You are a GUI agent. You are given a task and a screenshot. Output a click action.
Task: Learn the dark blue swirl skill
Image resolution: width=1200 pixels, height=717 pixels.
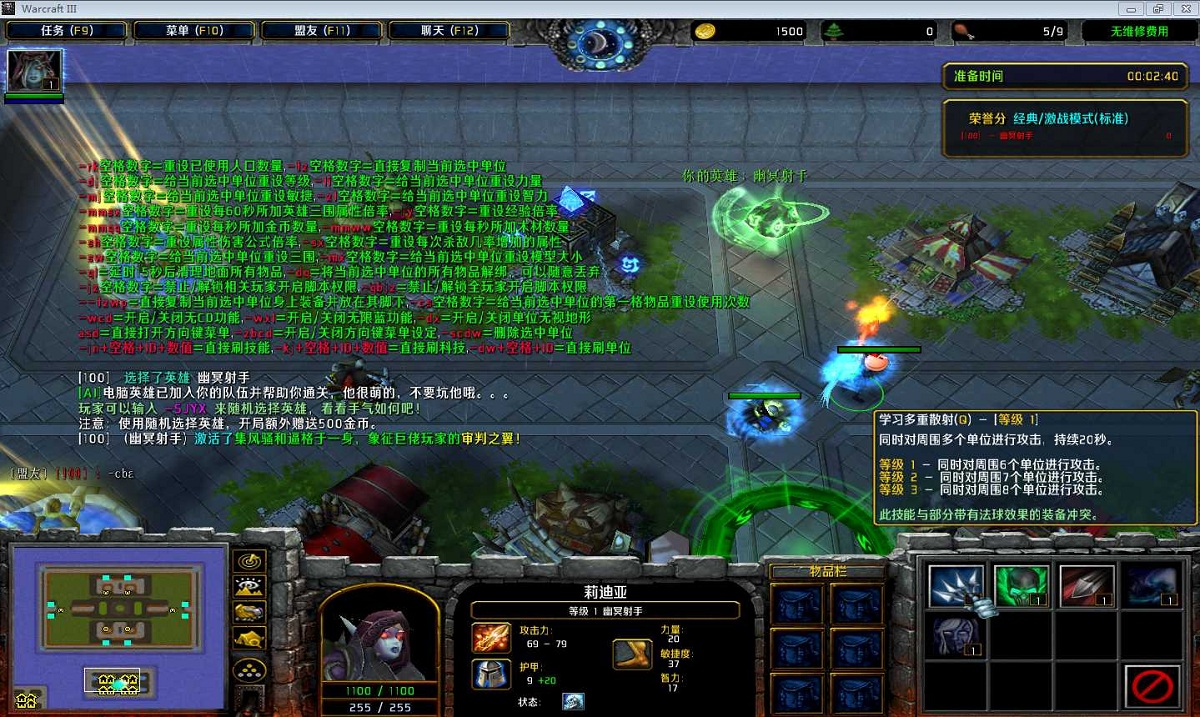1153,586
